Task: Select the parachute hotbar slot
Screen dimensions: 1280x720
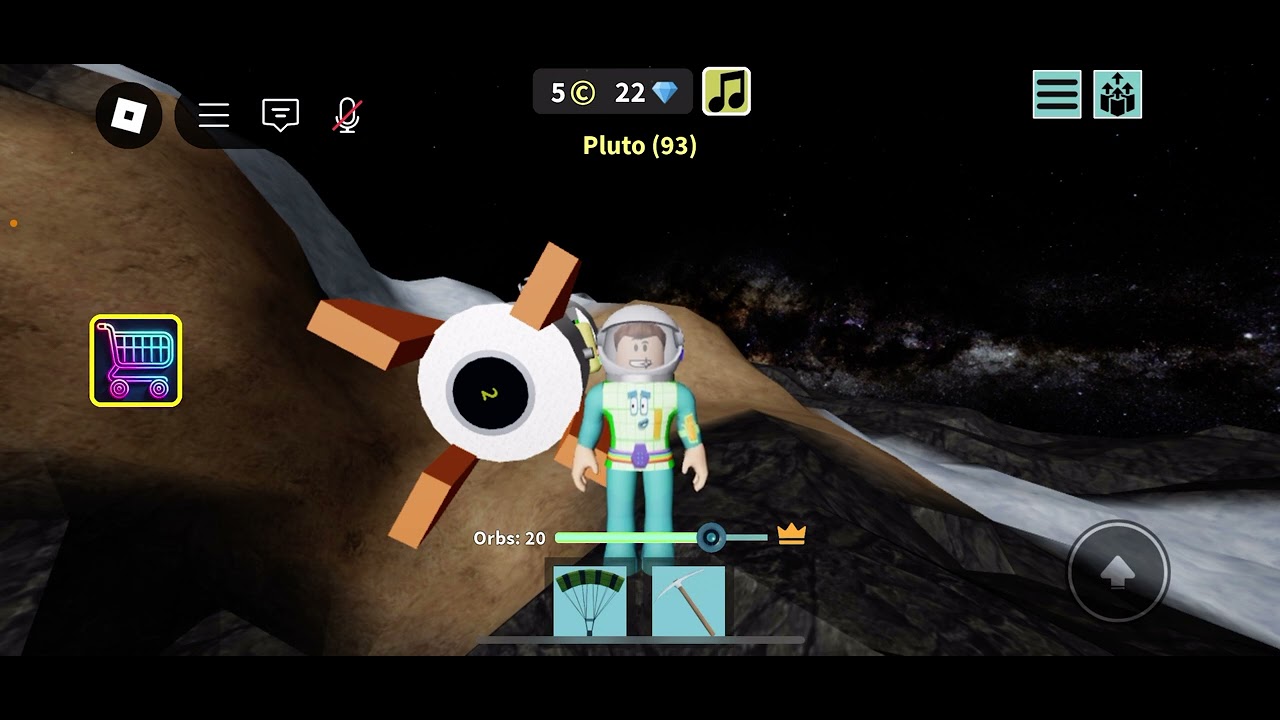Action: [590, 601]
